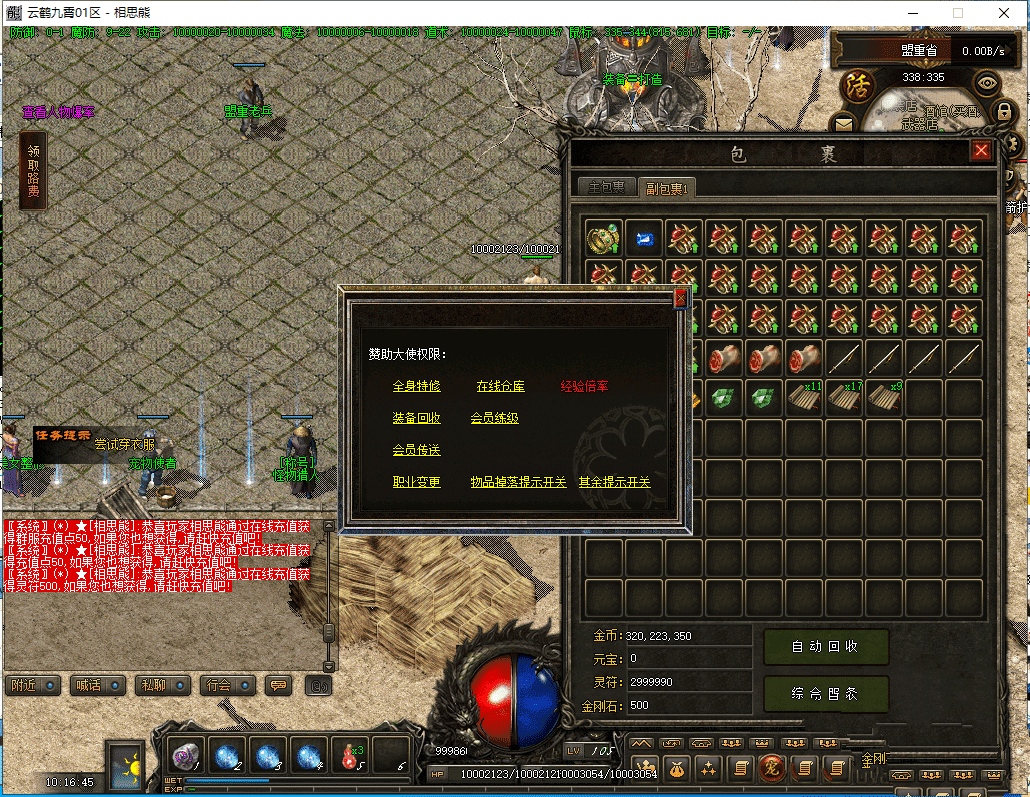Choose 会员传送 member teleport

click(x=416, y=450)
